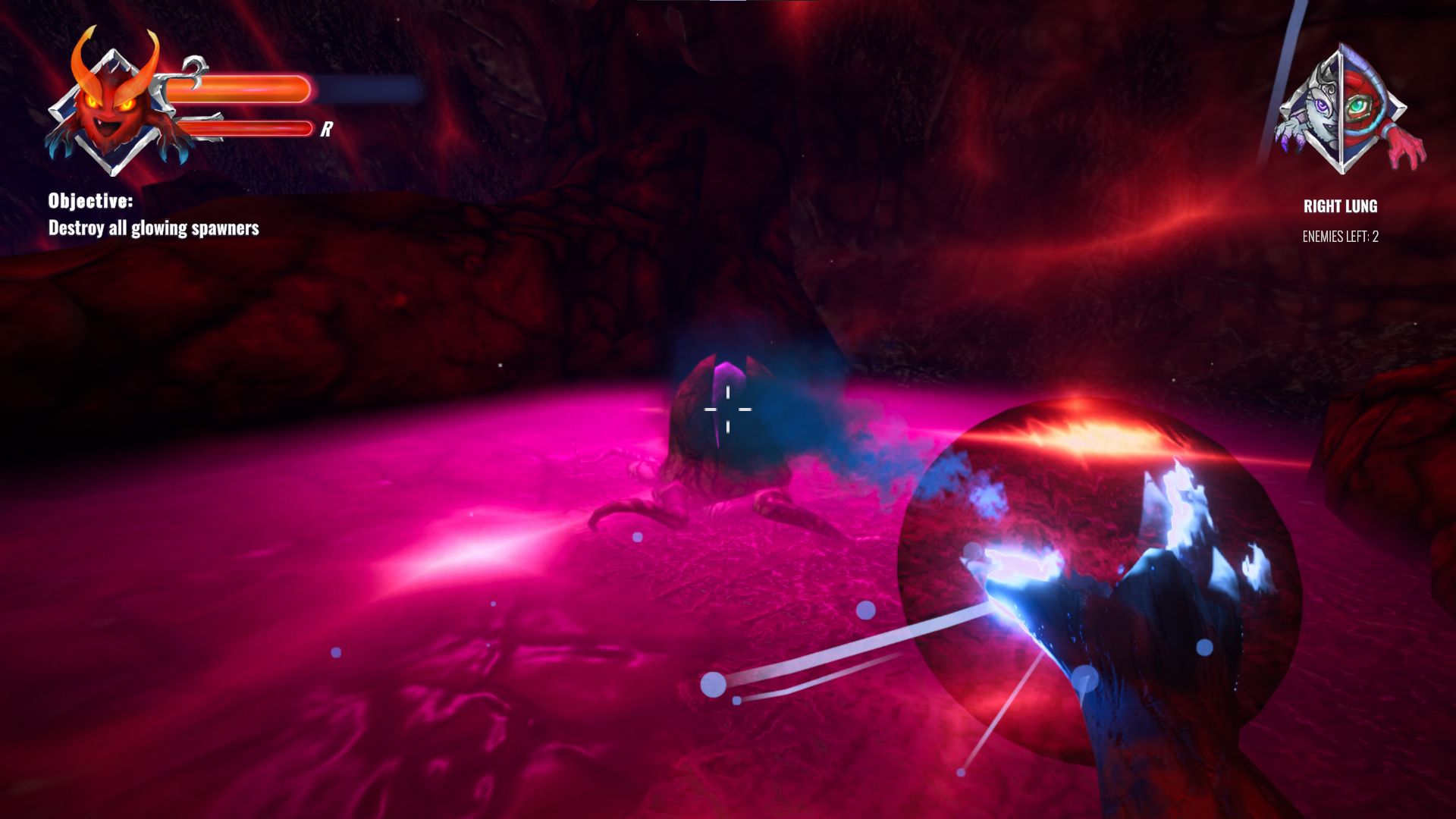Screen dimensions: 1456x819
Task: Click the crosshair in the center of the screen
Action: (x=727, y=409)
